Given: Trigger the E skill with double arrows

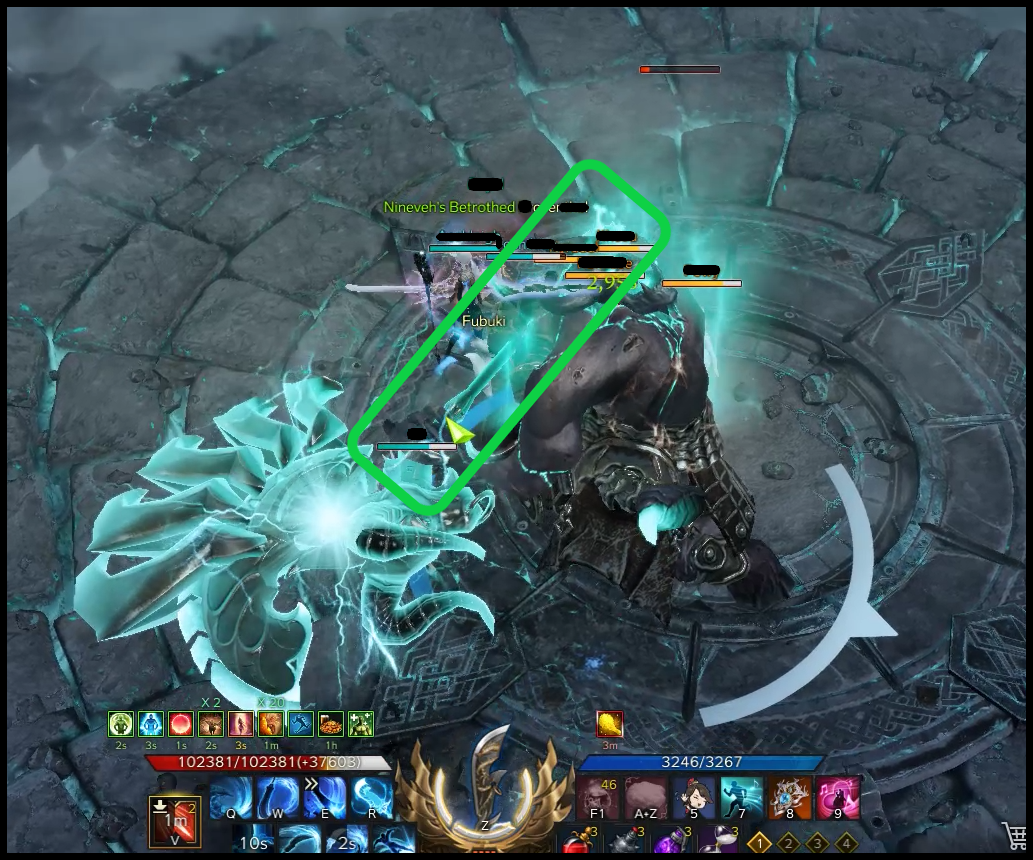Looking at the screenshot, I should 325,798.
